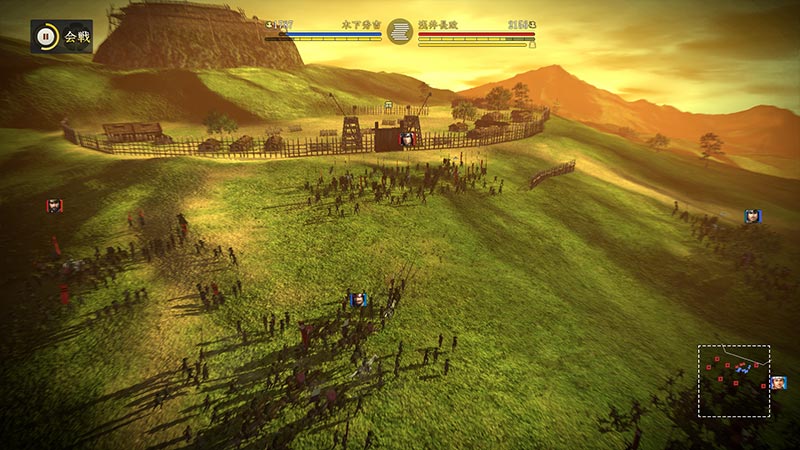Click the pause button beside 会戦
Viewport: 800px width, 450px height.
point(46,37)
